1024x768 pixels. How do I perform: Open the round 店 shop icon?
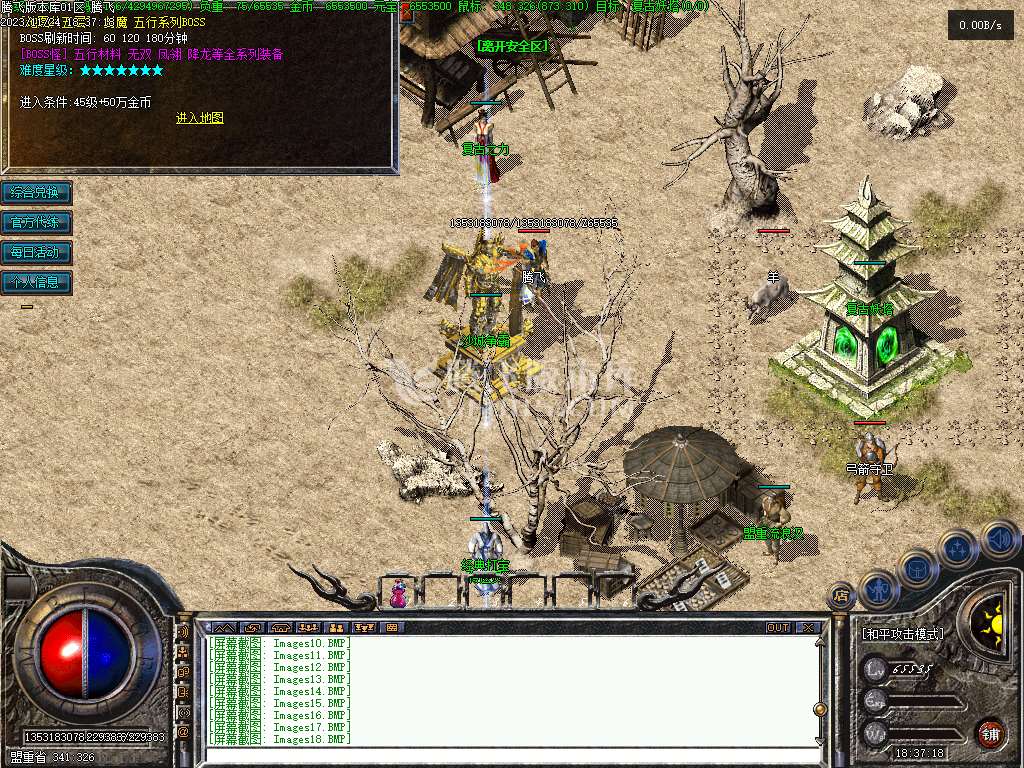click(x=841, y=596)
